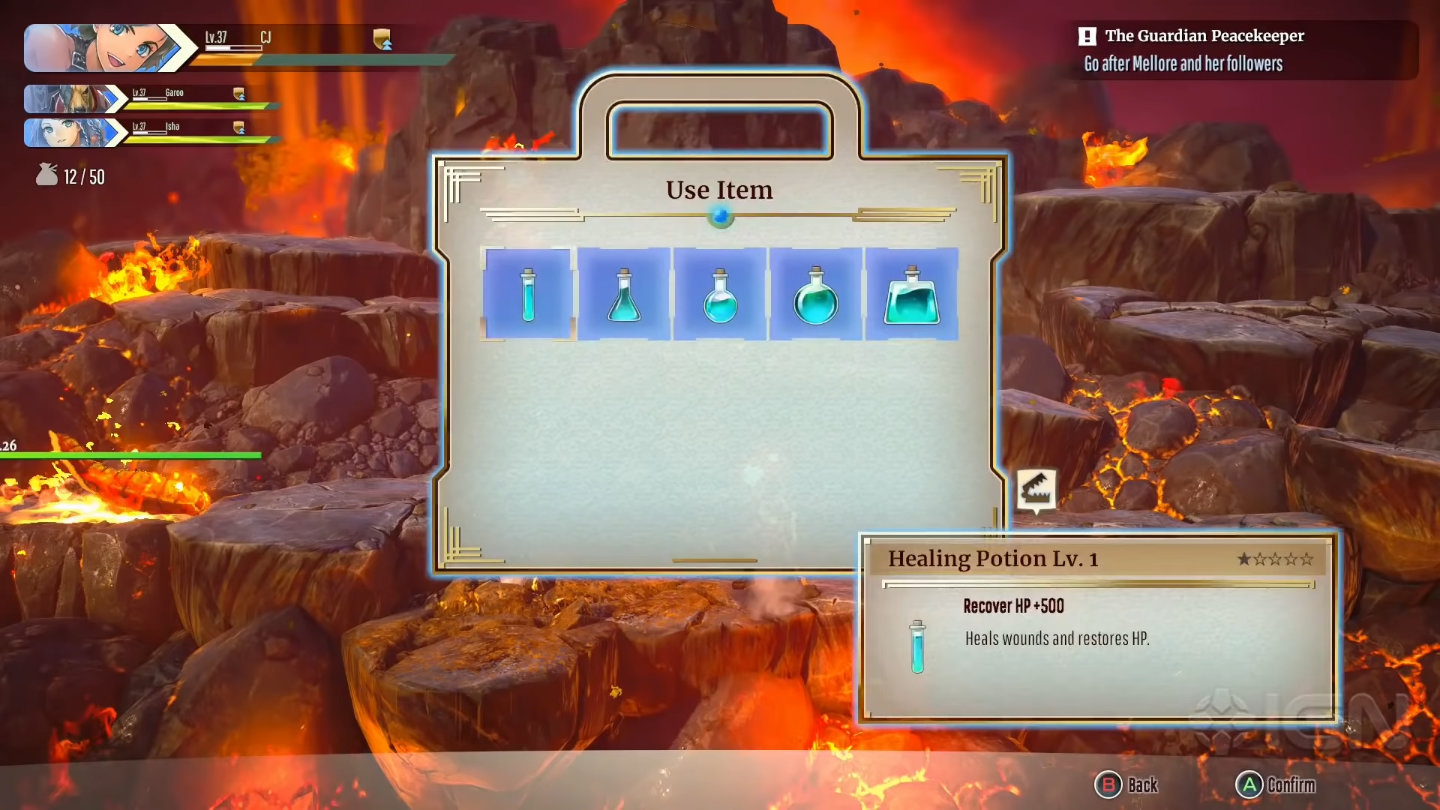
Task: Click the chat bubble icon beside item panel
Action: 1037,490
